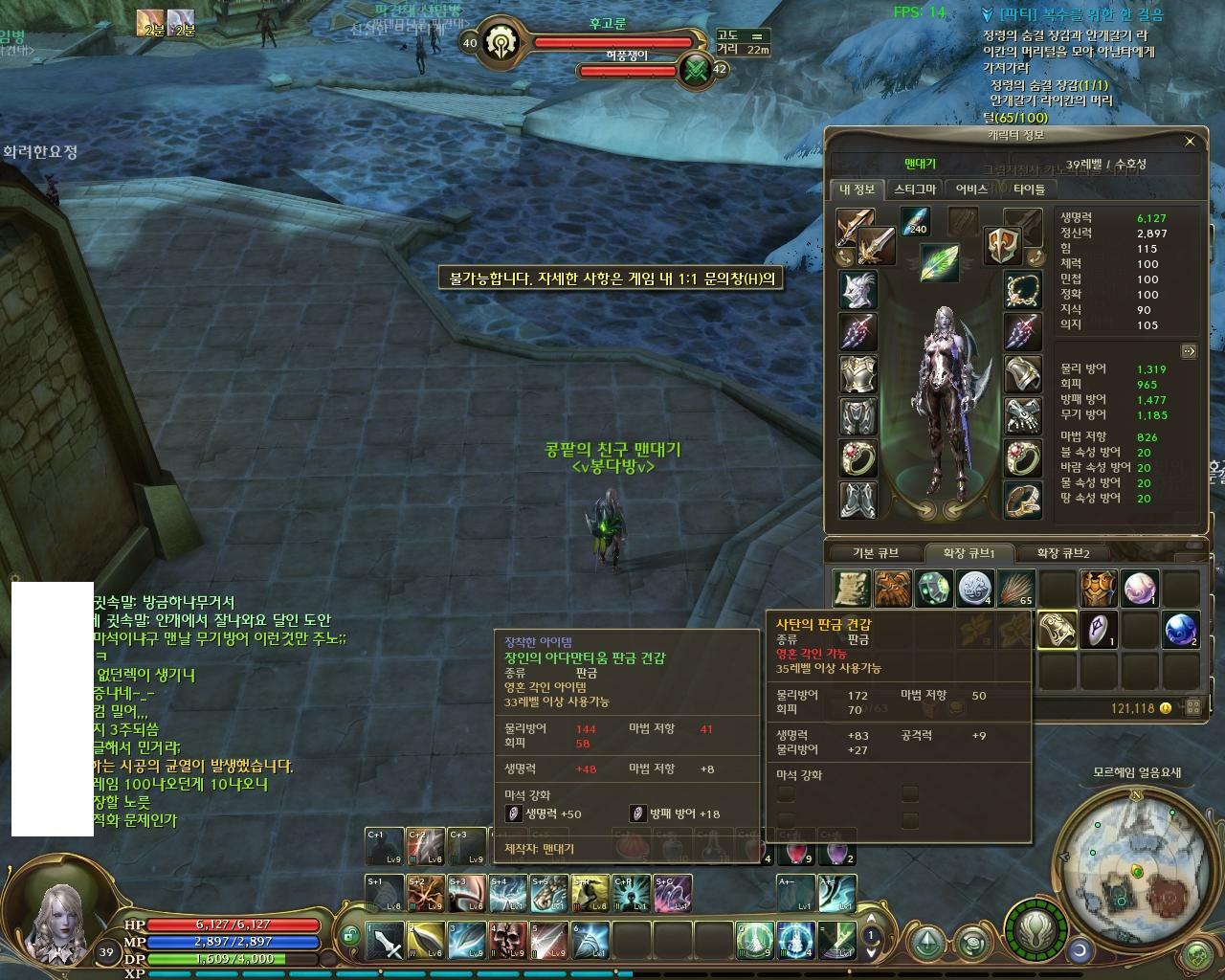Click the green feather wings slot
The width and height of the screenshot is (1225, 980).
(940, 263)
